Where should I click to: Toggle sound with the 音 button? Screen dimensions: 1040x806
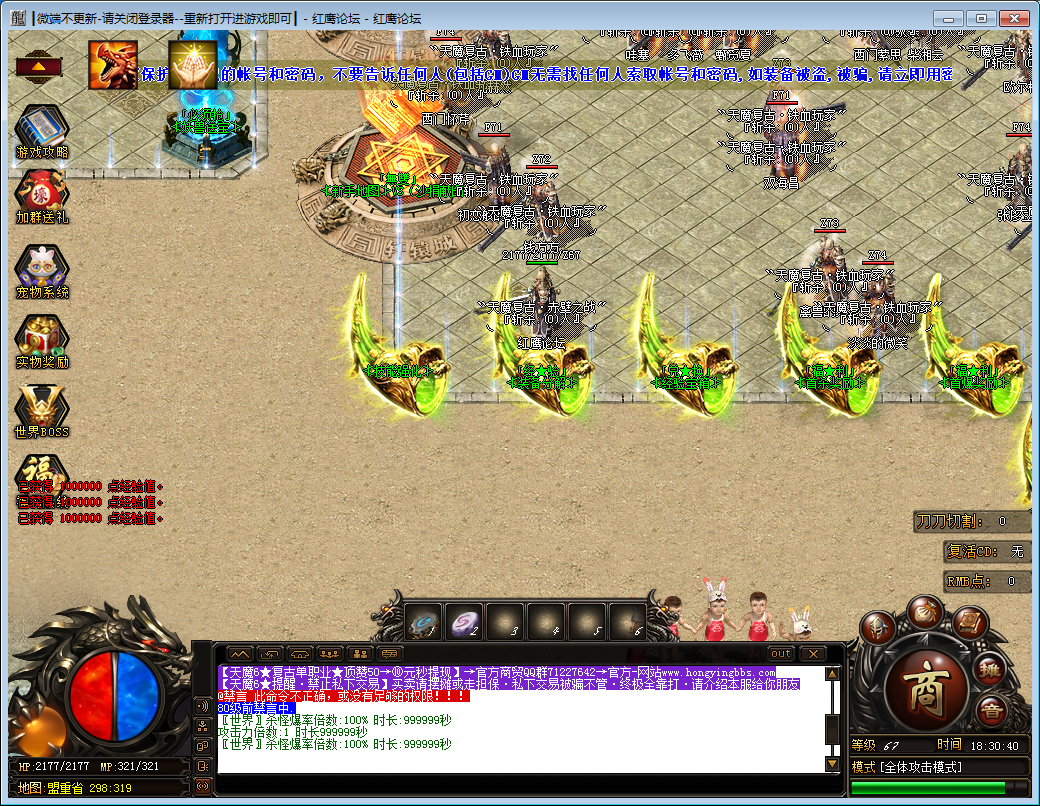click(x=991, y=713)
